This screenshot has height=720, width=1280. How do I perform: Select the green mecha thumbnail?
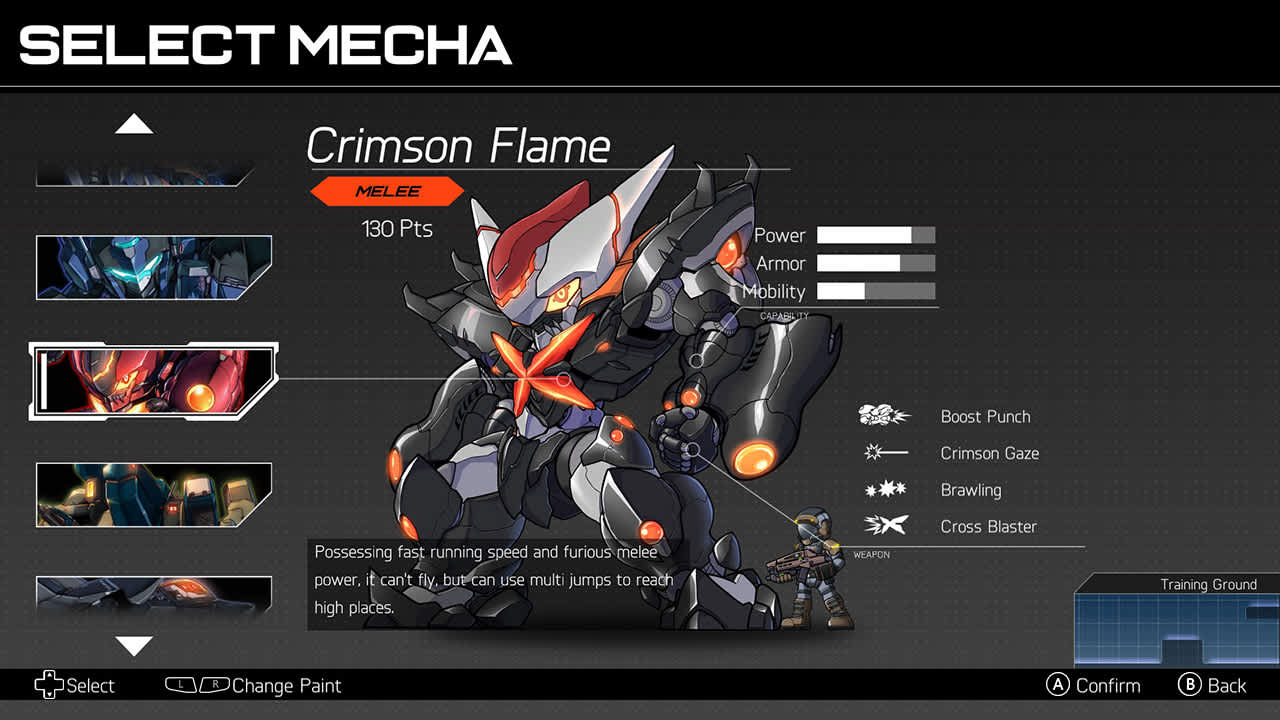click(153, 494)
